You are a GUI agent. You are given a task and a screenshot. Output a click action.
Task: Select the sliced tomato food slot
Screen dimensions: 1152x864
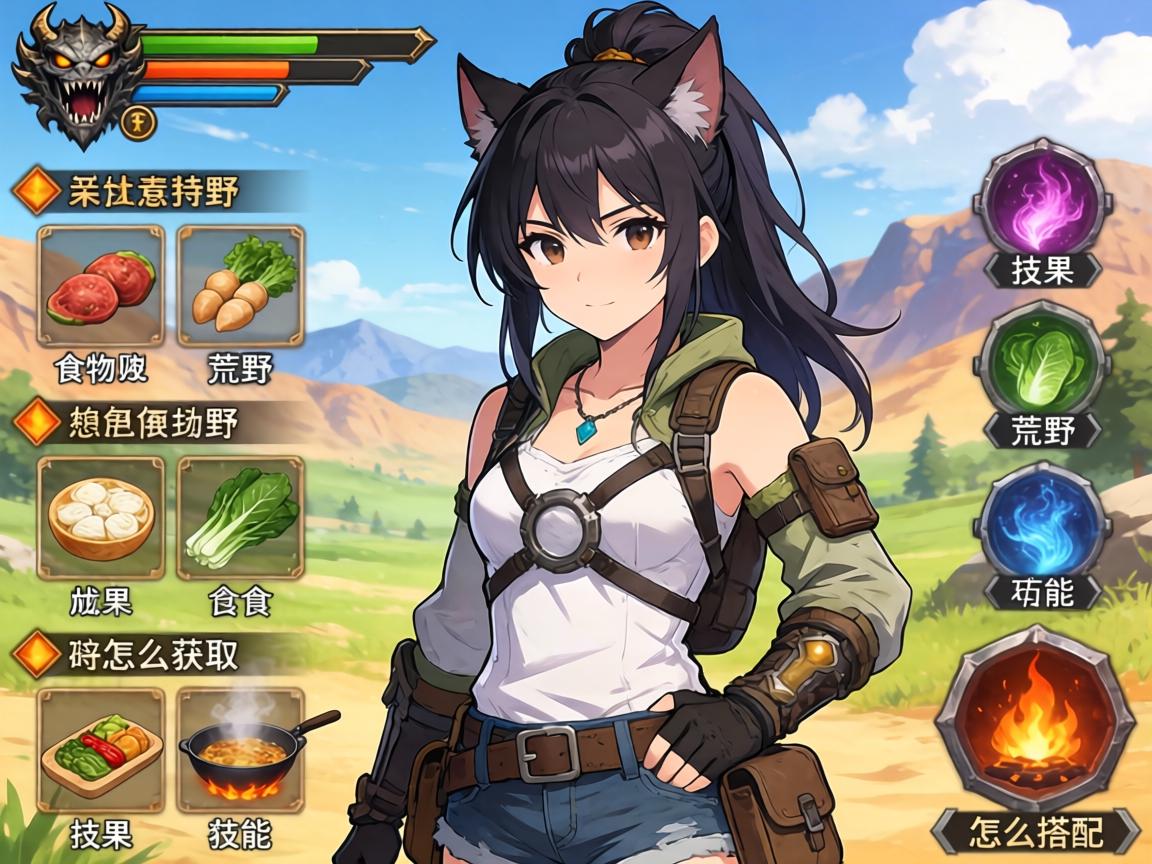(x=100, y=286)
